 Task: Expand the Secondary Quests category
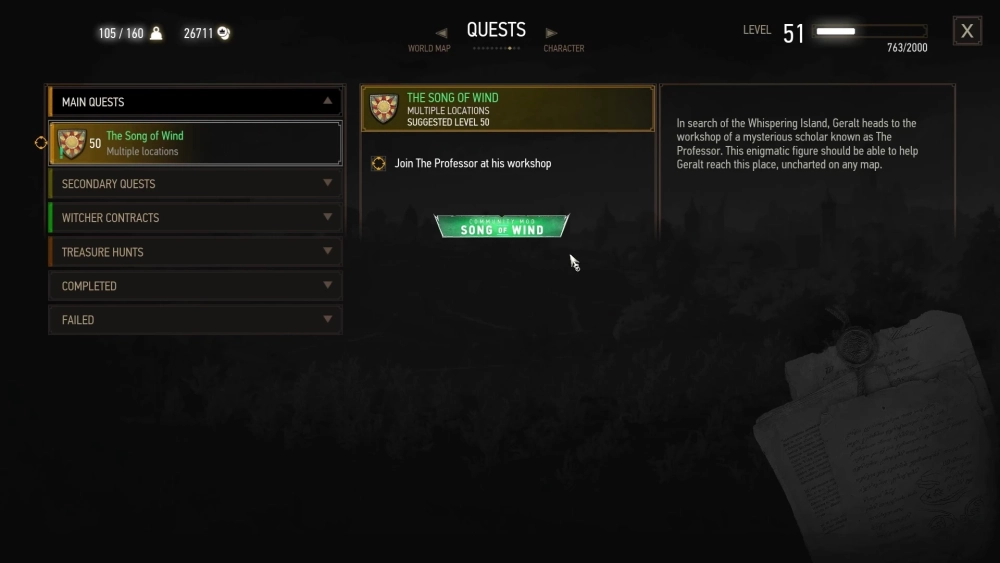pos(195,184)
